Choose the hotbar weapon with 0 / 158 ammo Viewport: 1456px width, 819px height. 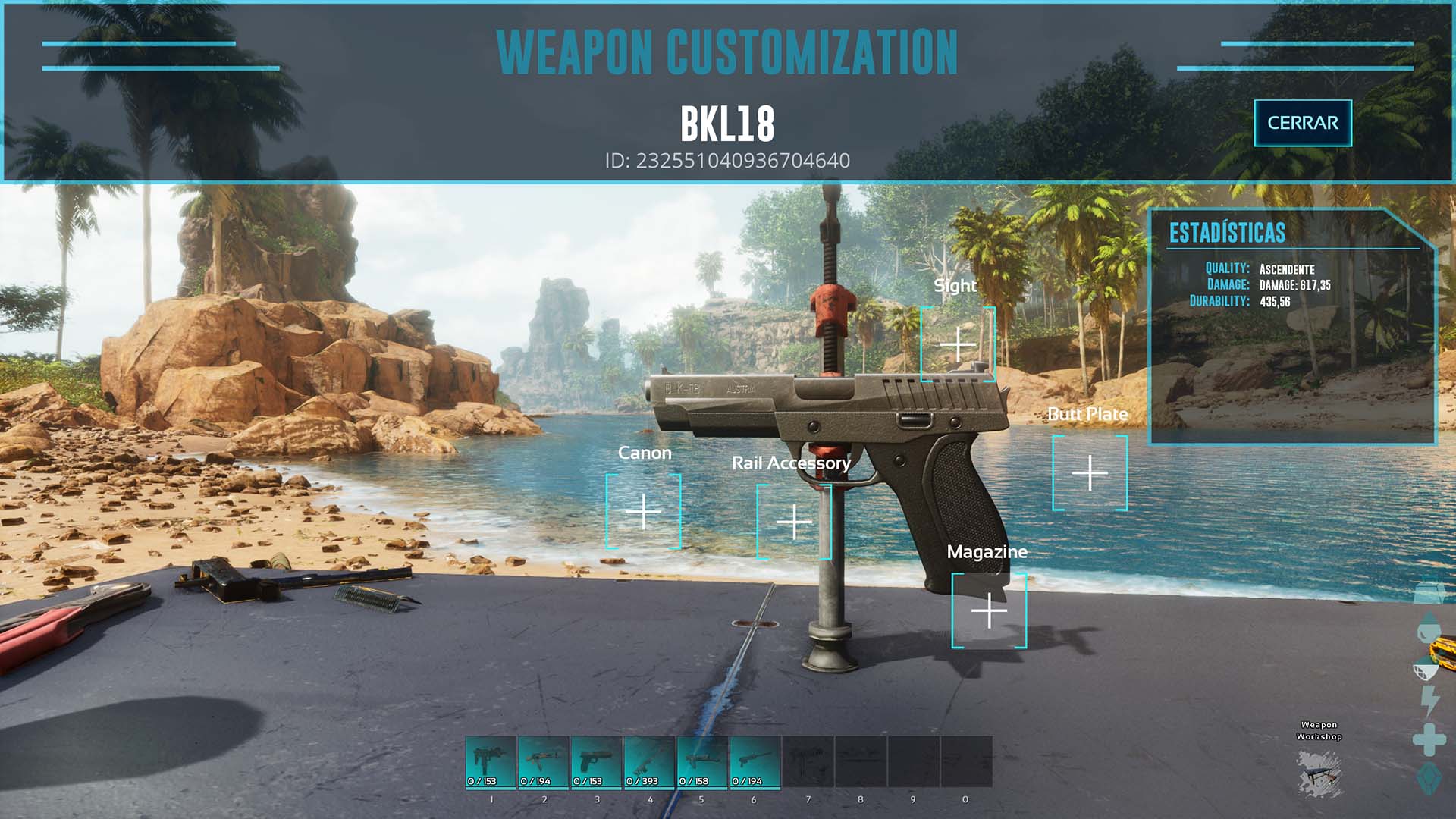coord(702,762)
